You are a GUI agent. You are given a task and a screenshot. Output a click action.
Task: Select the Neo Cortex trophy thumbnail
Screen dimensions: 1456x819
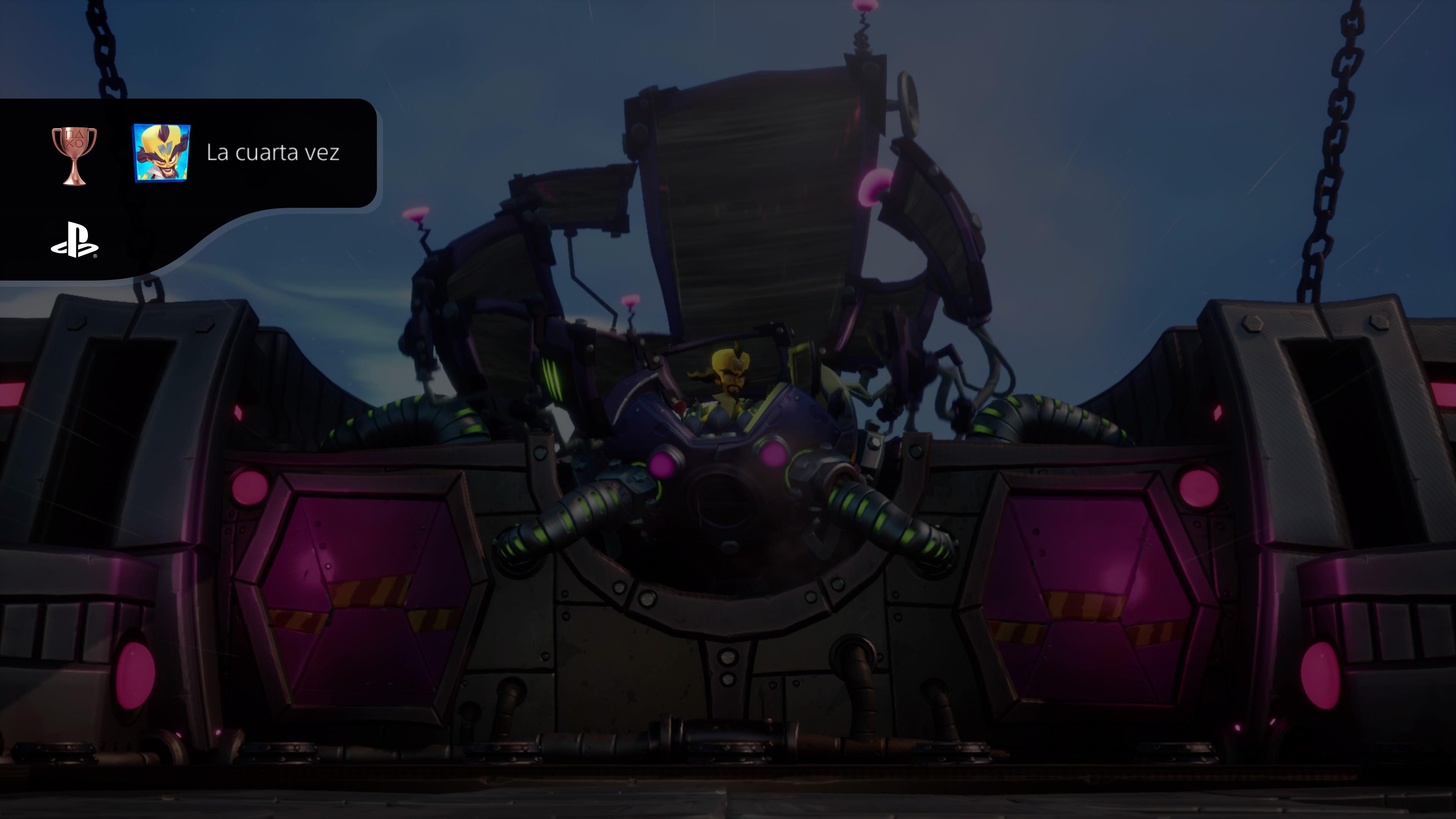tap(161, 153)
